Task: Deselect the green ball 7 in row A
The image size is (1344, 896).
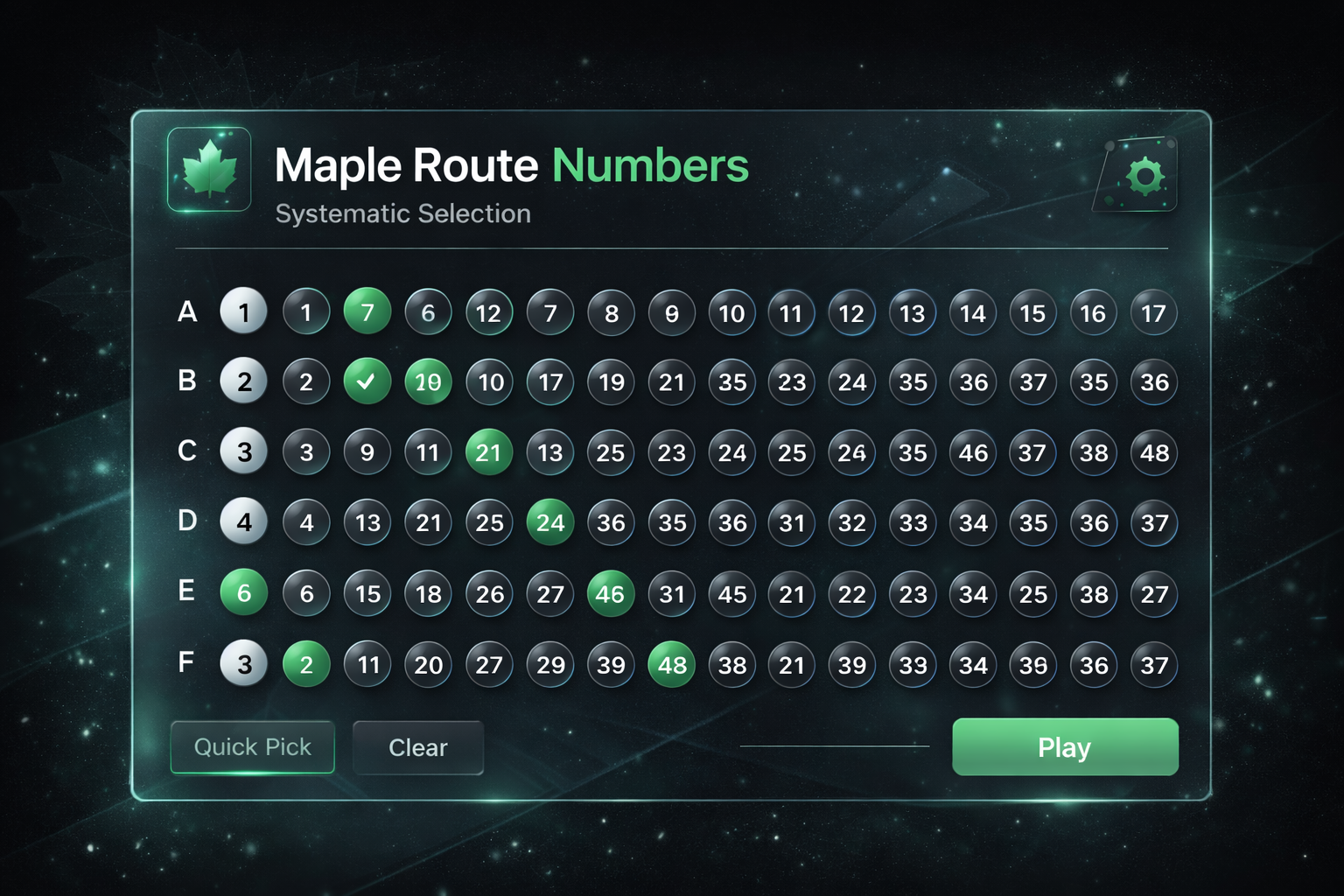Action: tap(367, 312)
